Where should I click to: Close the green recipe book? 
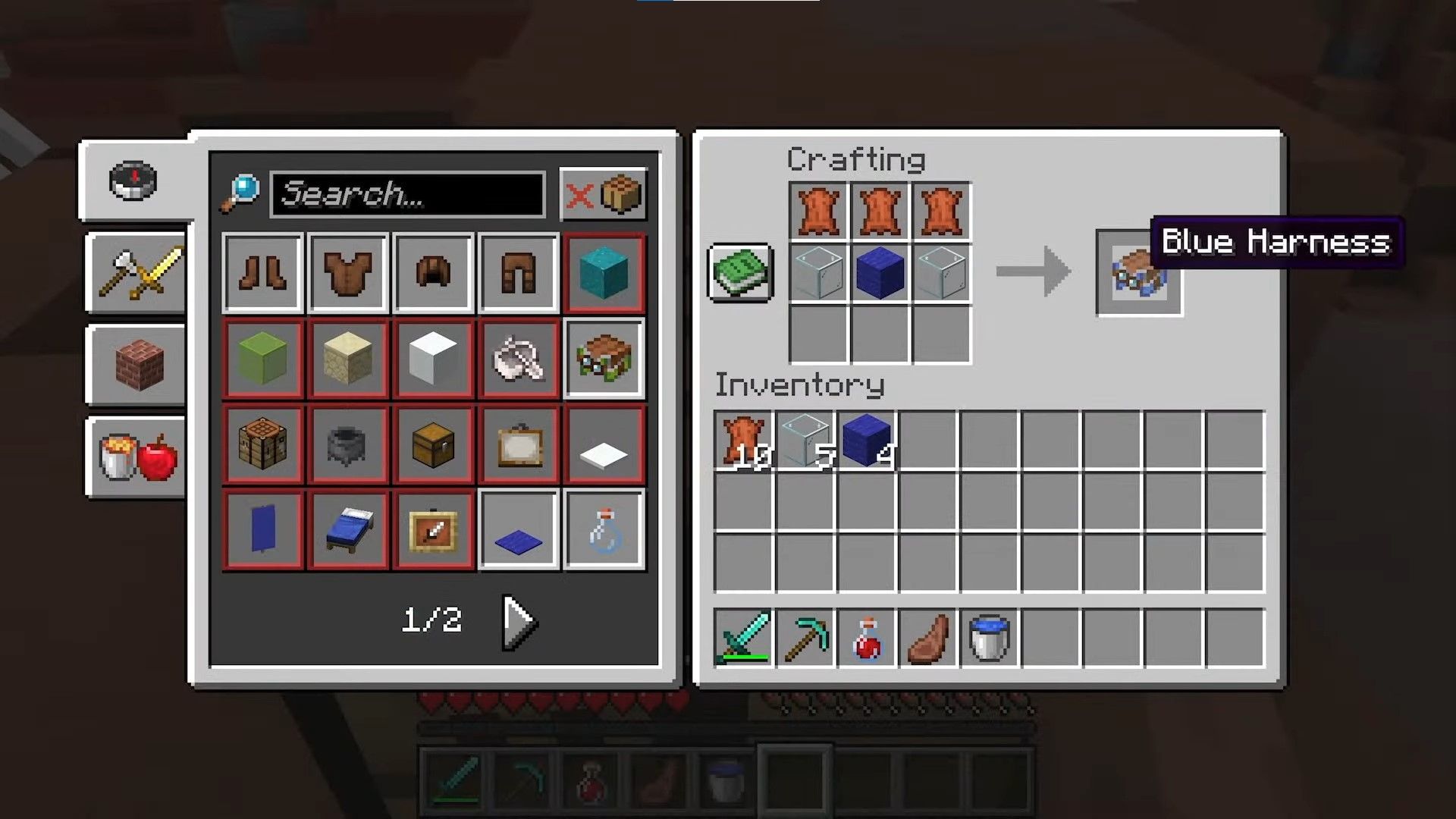[741, 271]
